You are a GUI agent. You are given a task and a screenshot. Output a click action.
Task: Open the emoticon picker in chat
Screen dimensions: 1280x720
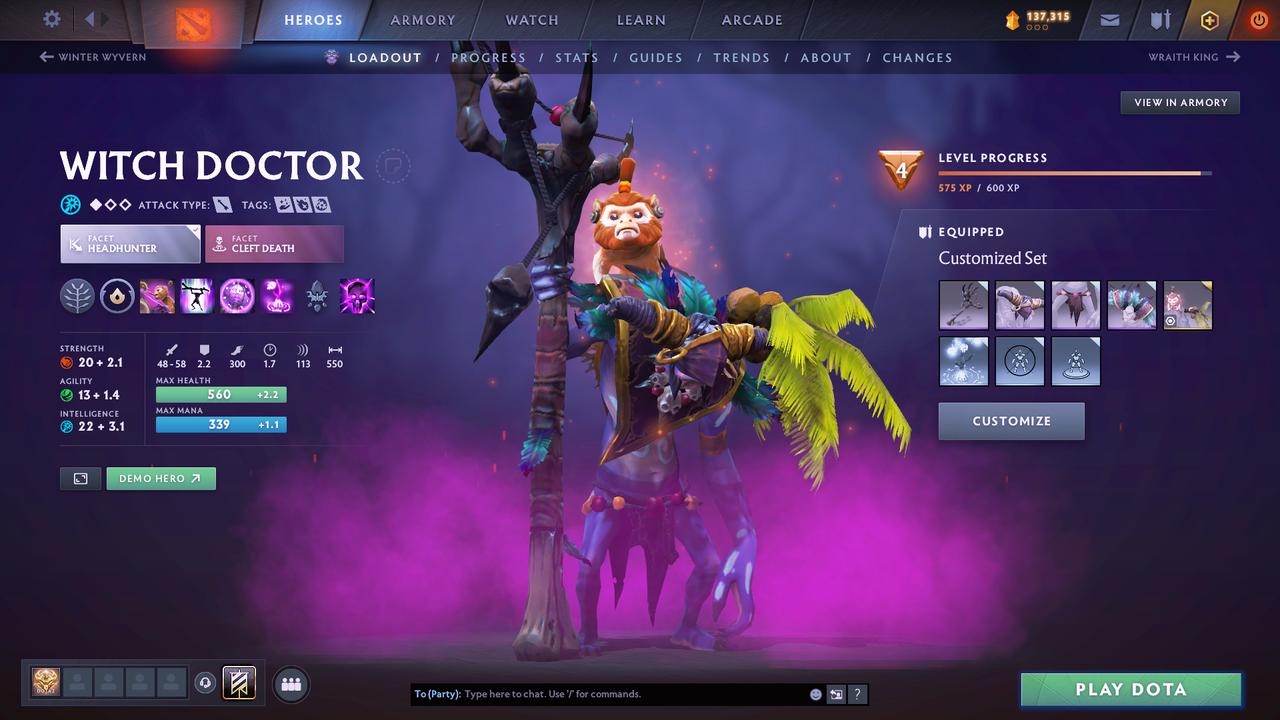point(814,693)
